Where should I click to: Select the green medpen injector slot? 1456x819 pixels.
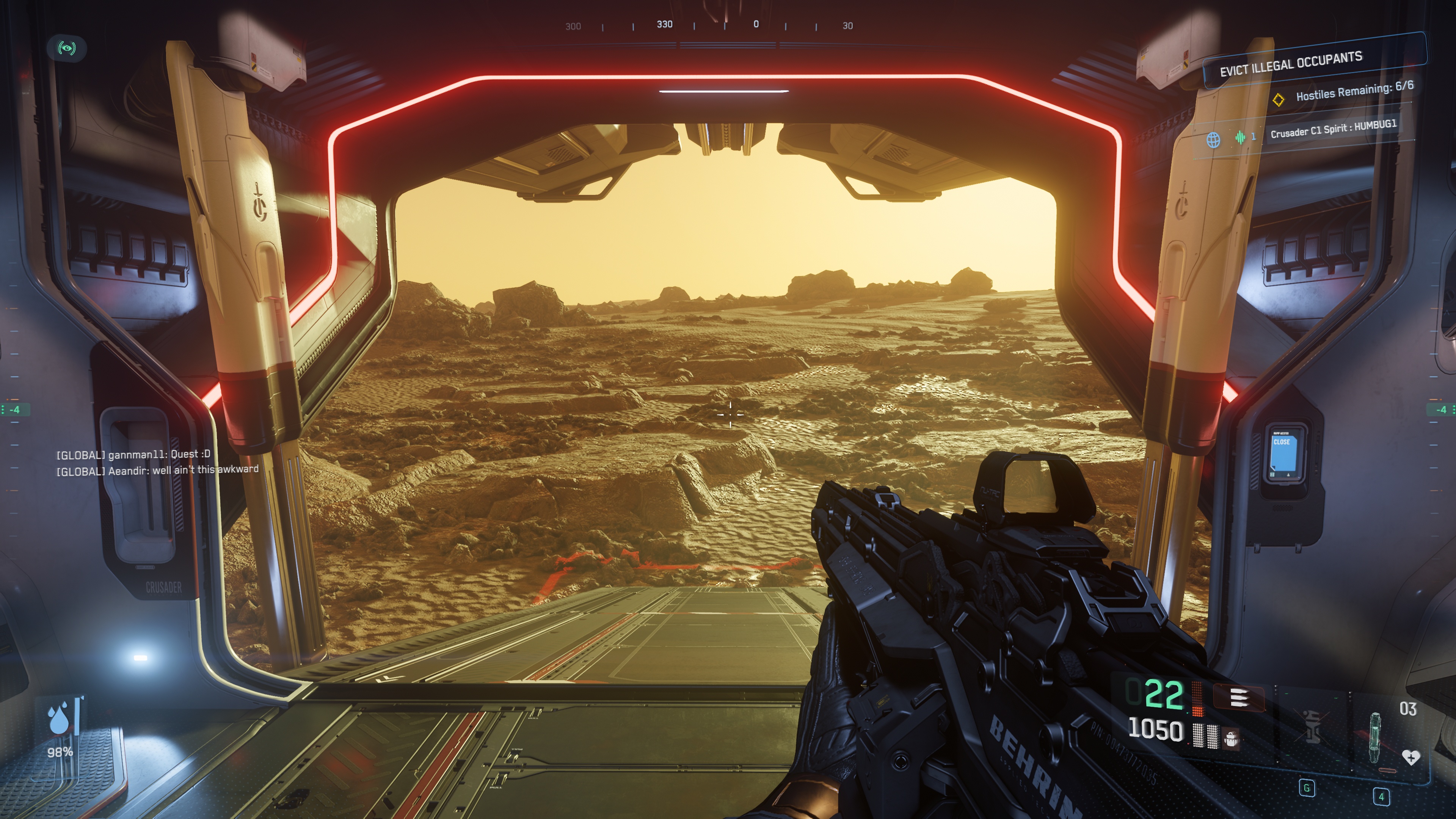point(1375,737)
